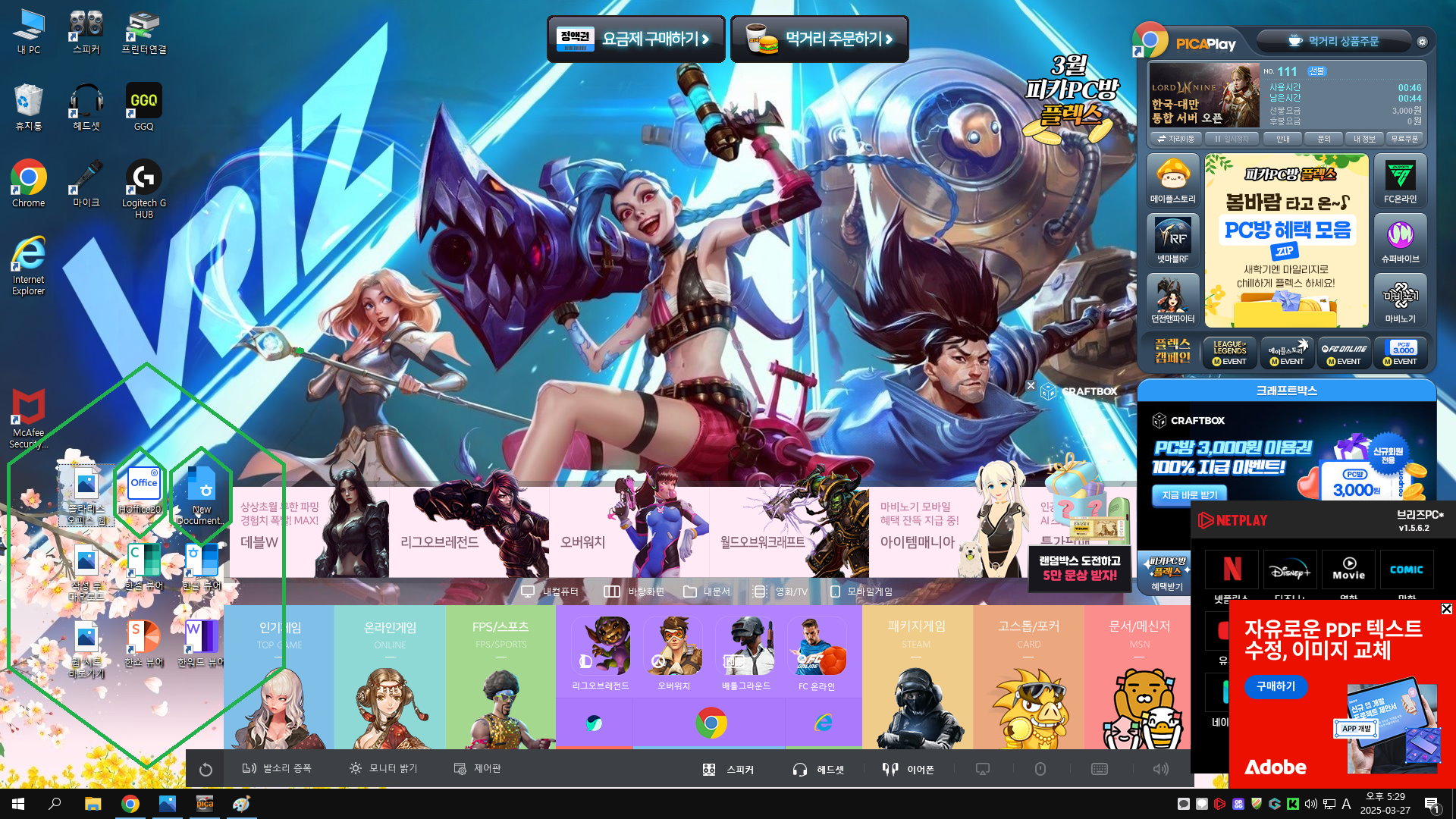The image size is (1456, 819).
Task: Start 마비노기 from the side panel
Action: pyautogui.click(x=1400, y=300)
